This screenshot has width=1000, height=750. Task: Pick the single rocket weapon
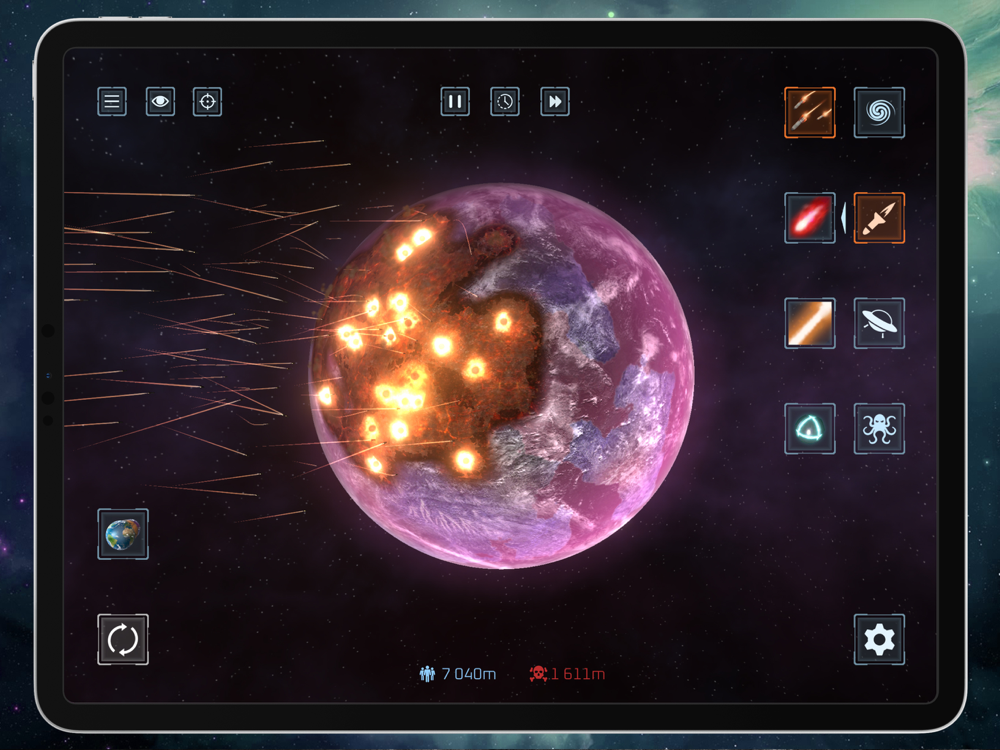[879, 218]
